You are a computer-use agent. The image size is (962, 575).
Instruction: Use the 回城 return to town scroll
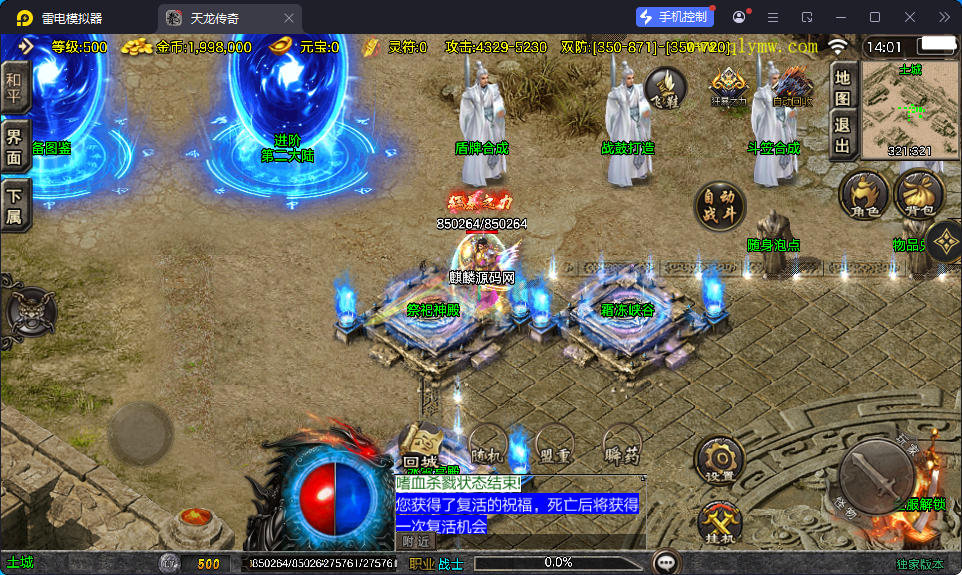421,444
